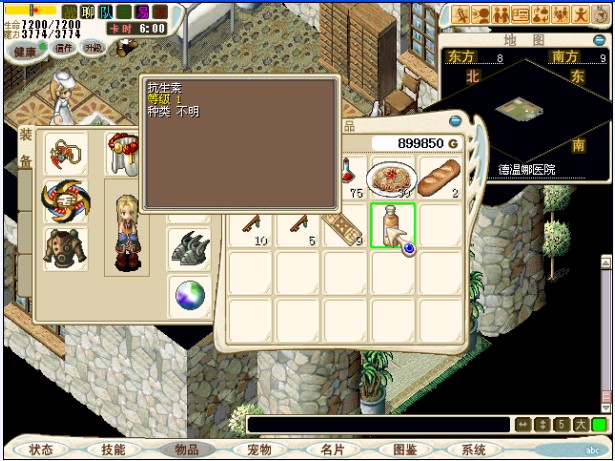
Task: Switch to the 物品 items tab
Action: (187, 450)
